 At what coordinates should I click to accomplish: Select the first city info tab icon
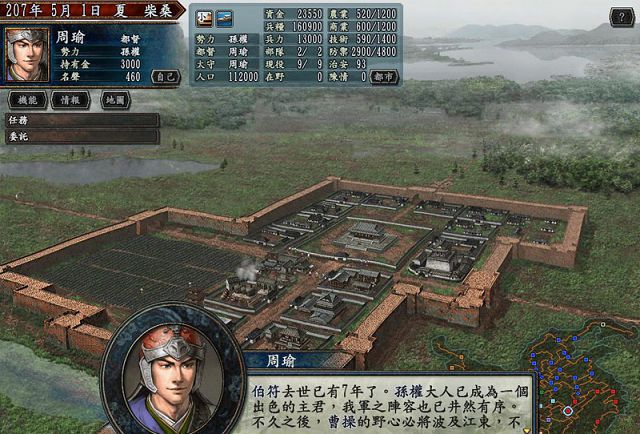(203, 17)
